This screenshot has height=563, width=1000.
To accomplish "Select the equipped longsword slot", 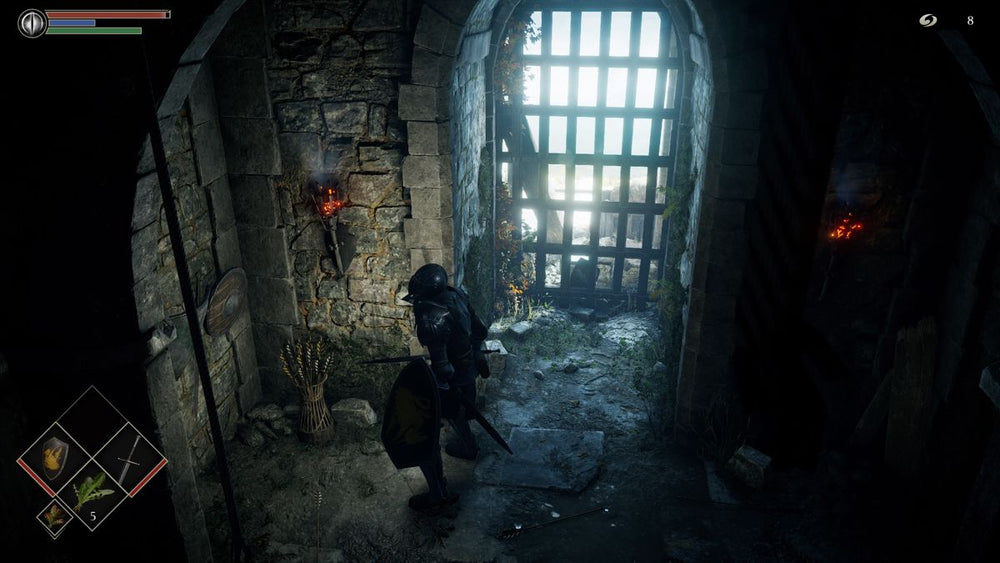I will tap(129, 459).
